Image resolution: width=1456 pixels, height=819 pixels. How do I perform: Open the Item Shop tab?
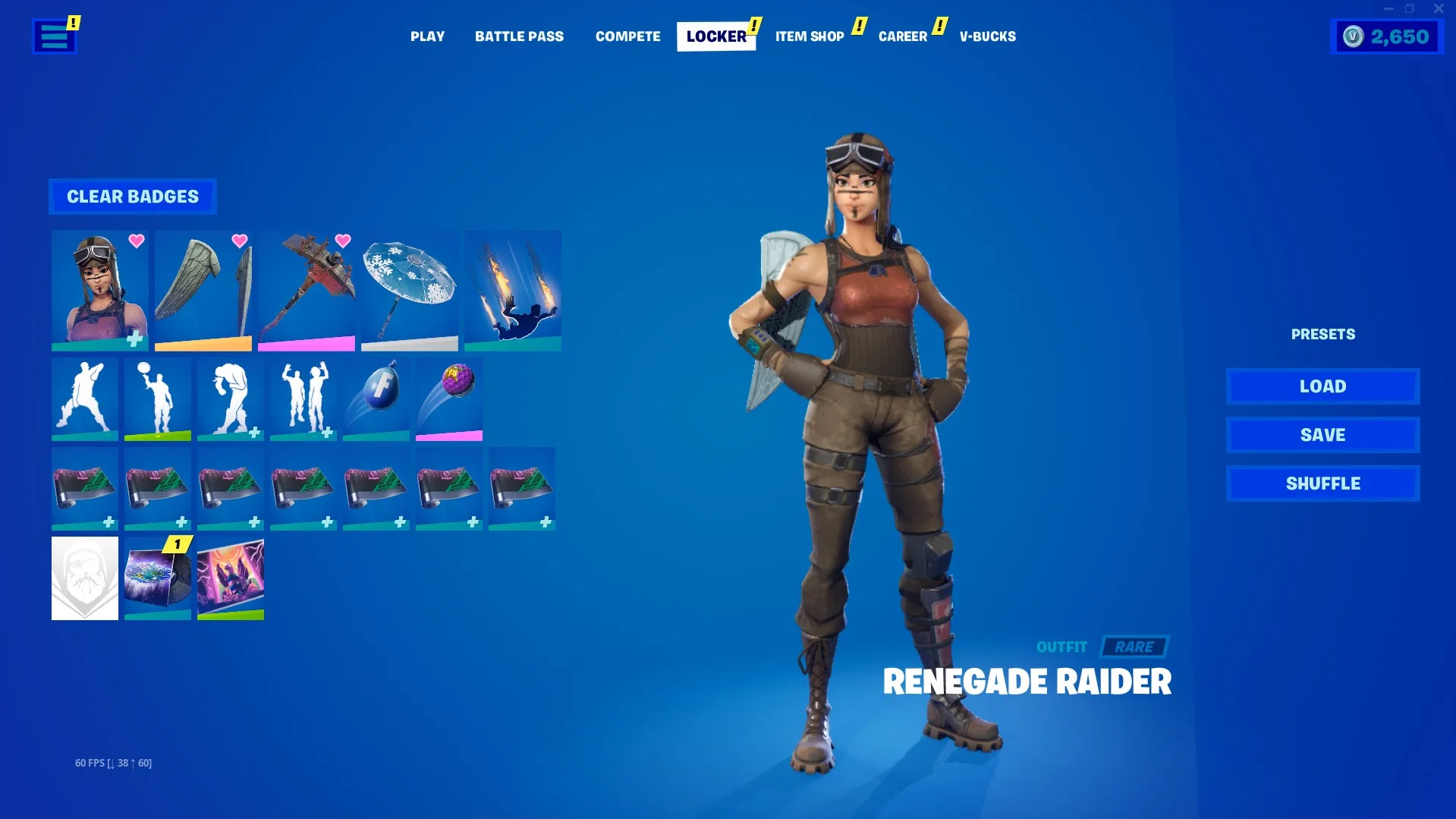pos(810,36)
